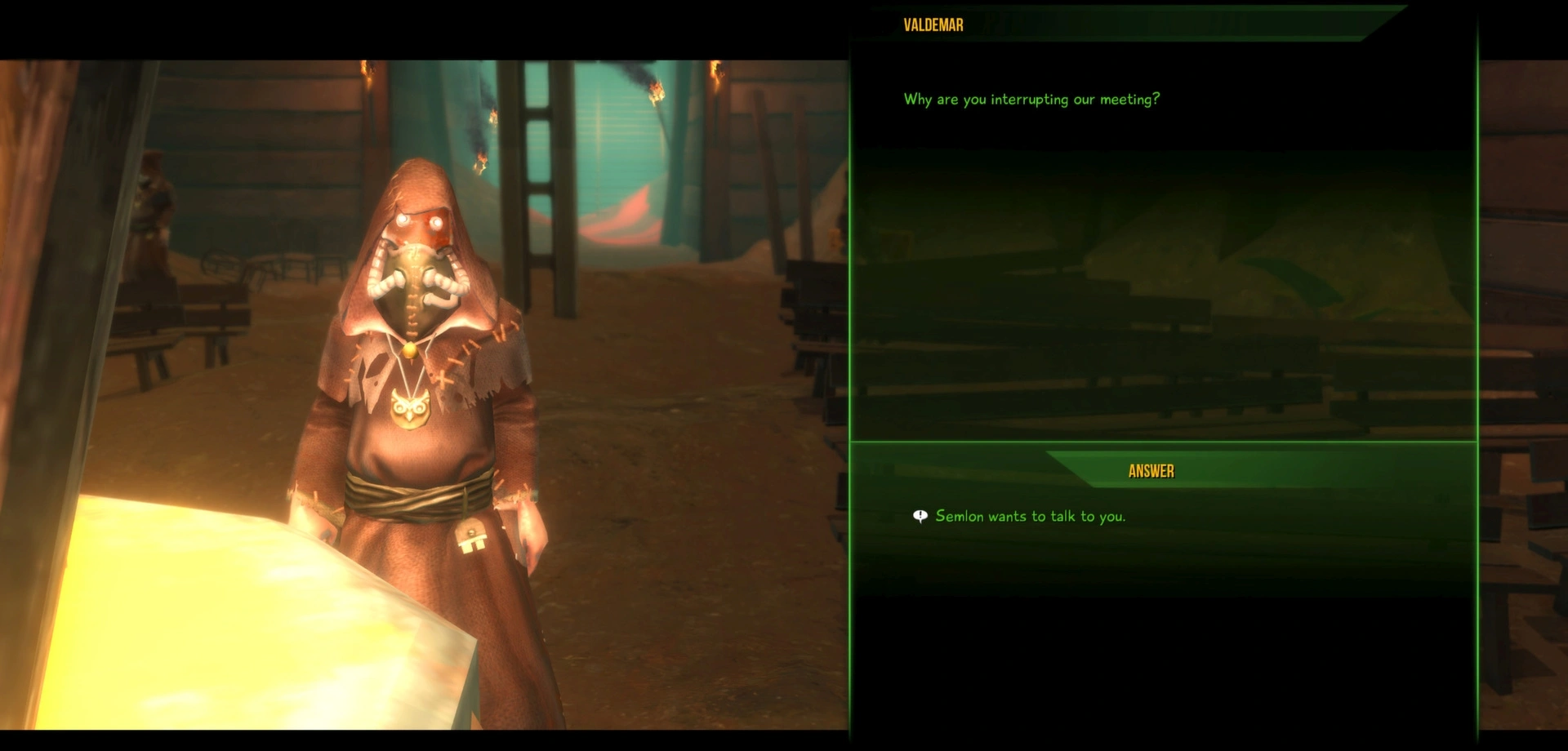Choose the reply "Semlon wants to talk to you."

1030,517
